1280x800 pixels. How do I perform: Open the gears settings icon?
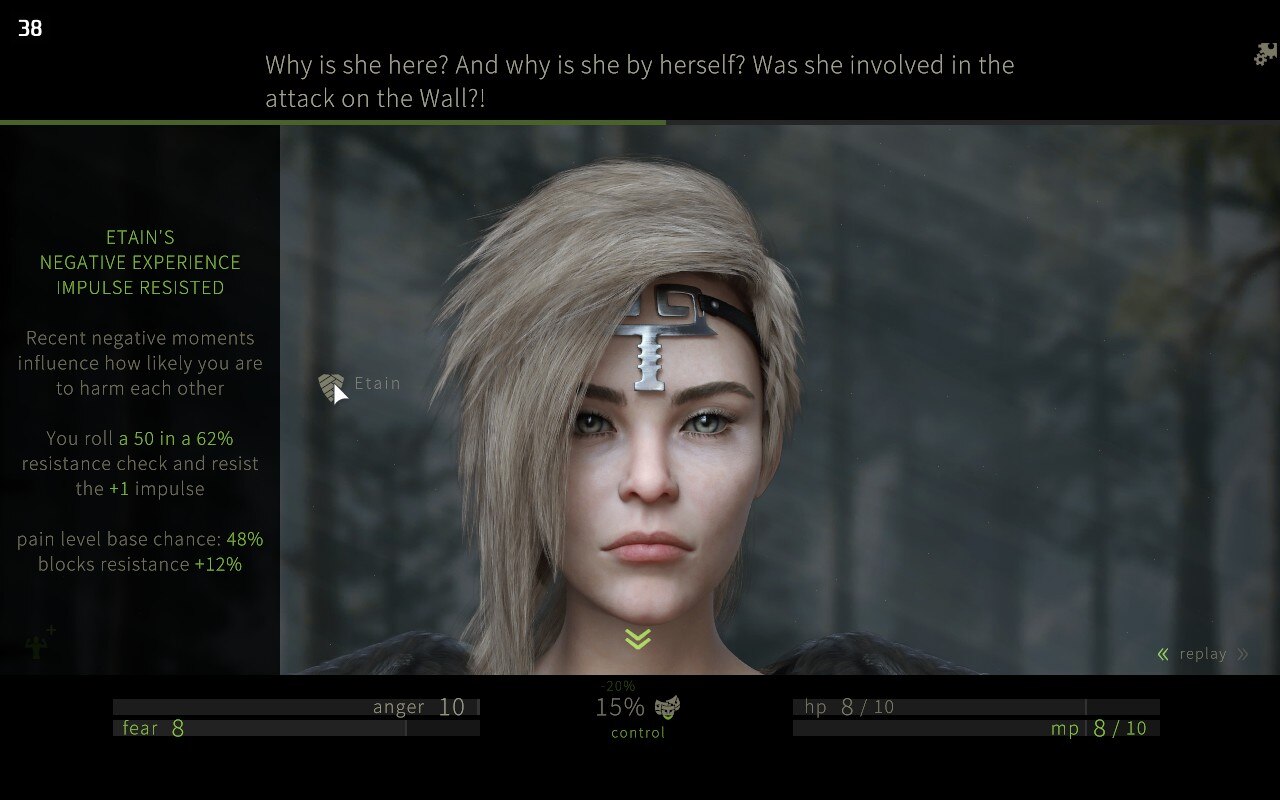1265,54
